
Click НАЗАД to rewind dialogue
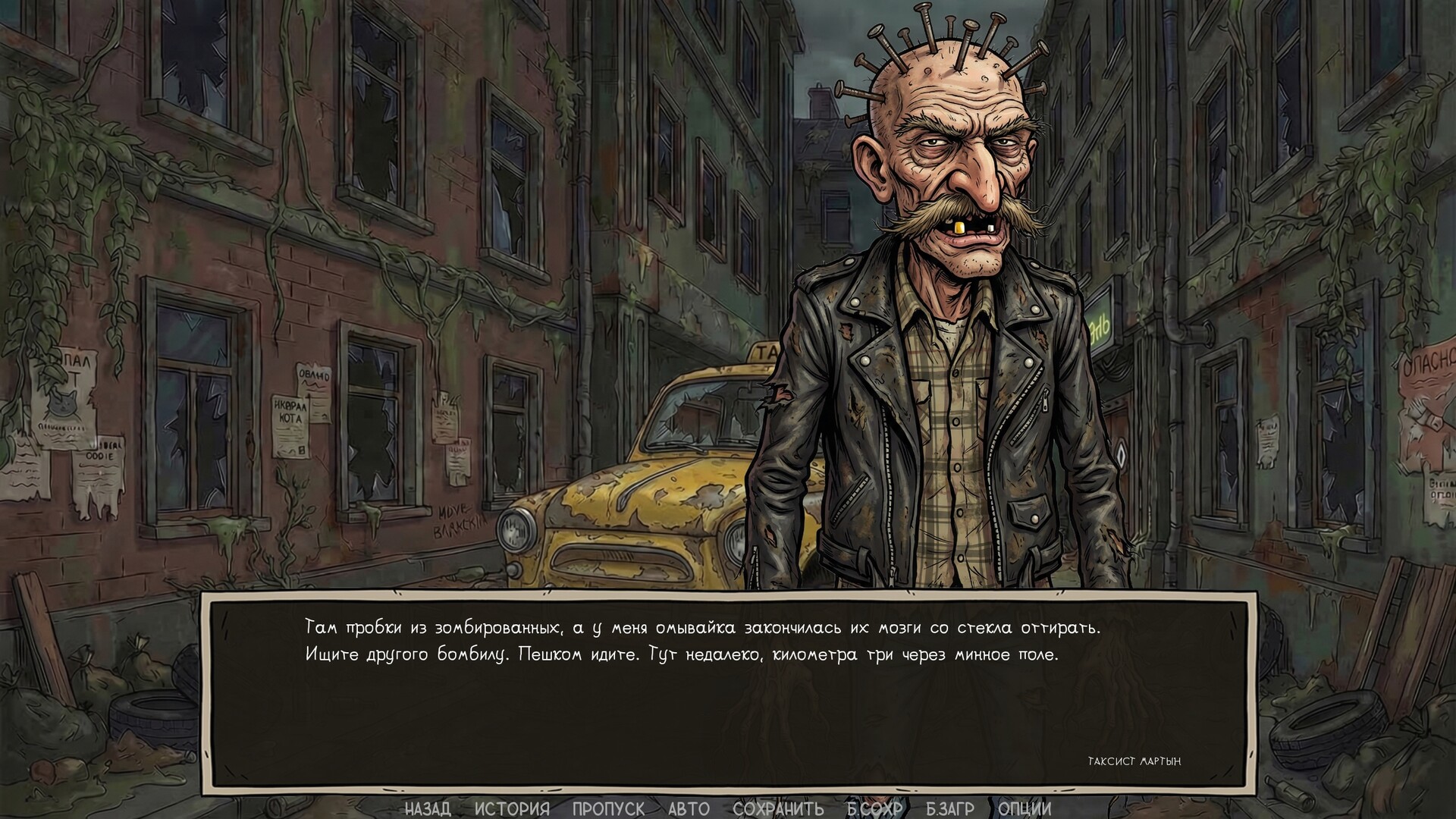click(x=429, y=809)
